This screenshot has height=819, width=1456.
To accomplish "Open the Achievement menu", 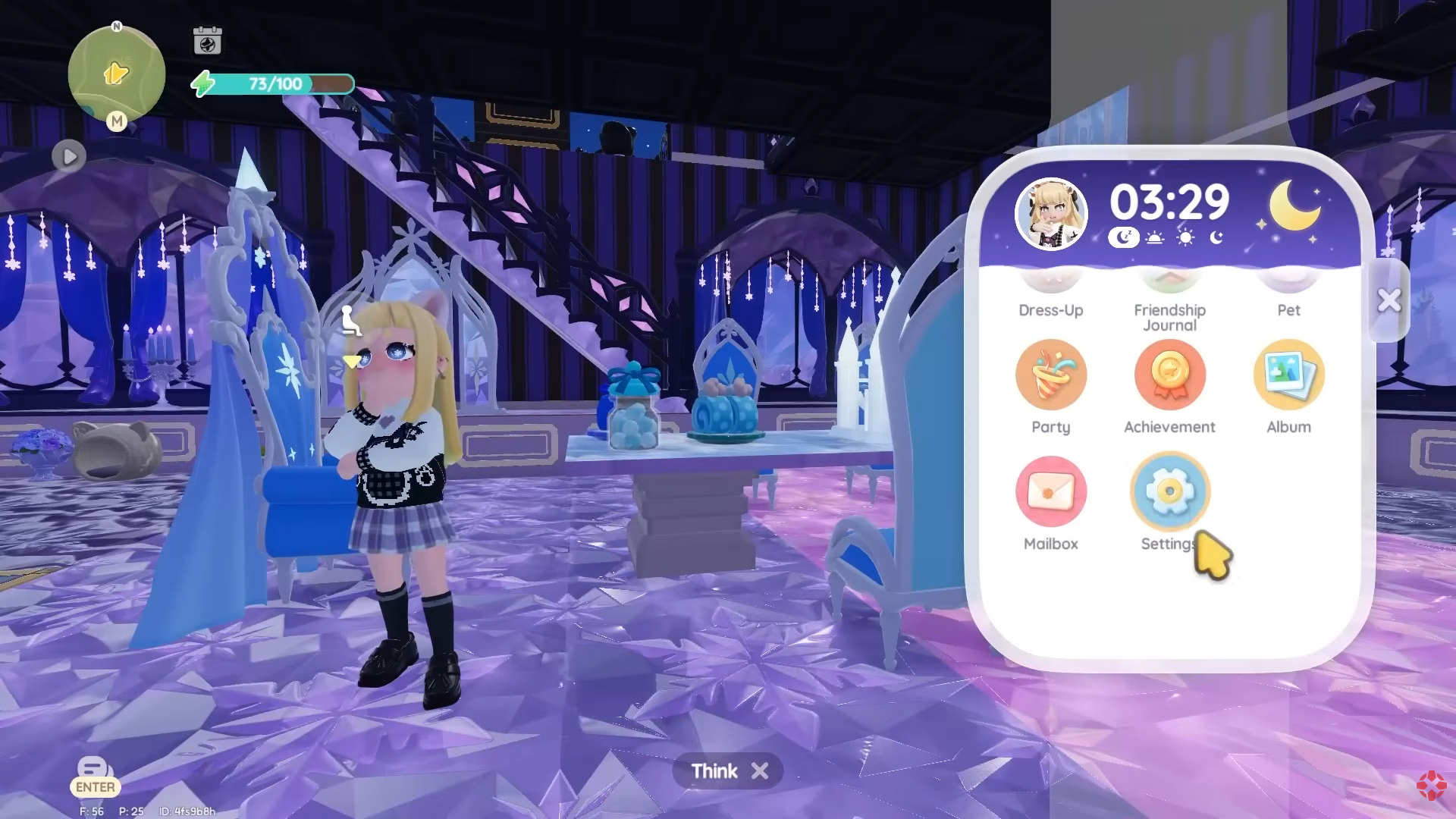I will point(1169,375).
